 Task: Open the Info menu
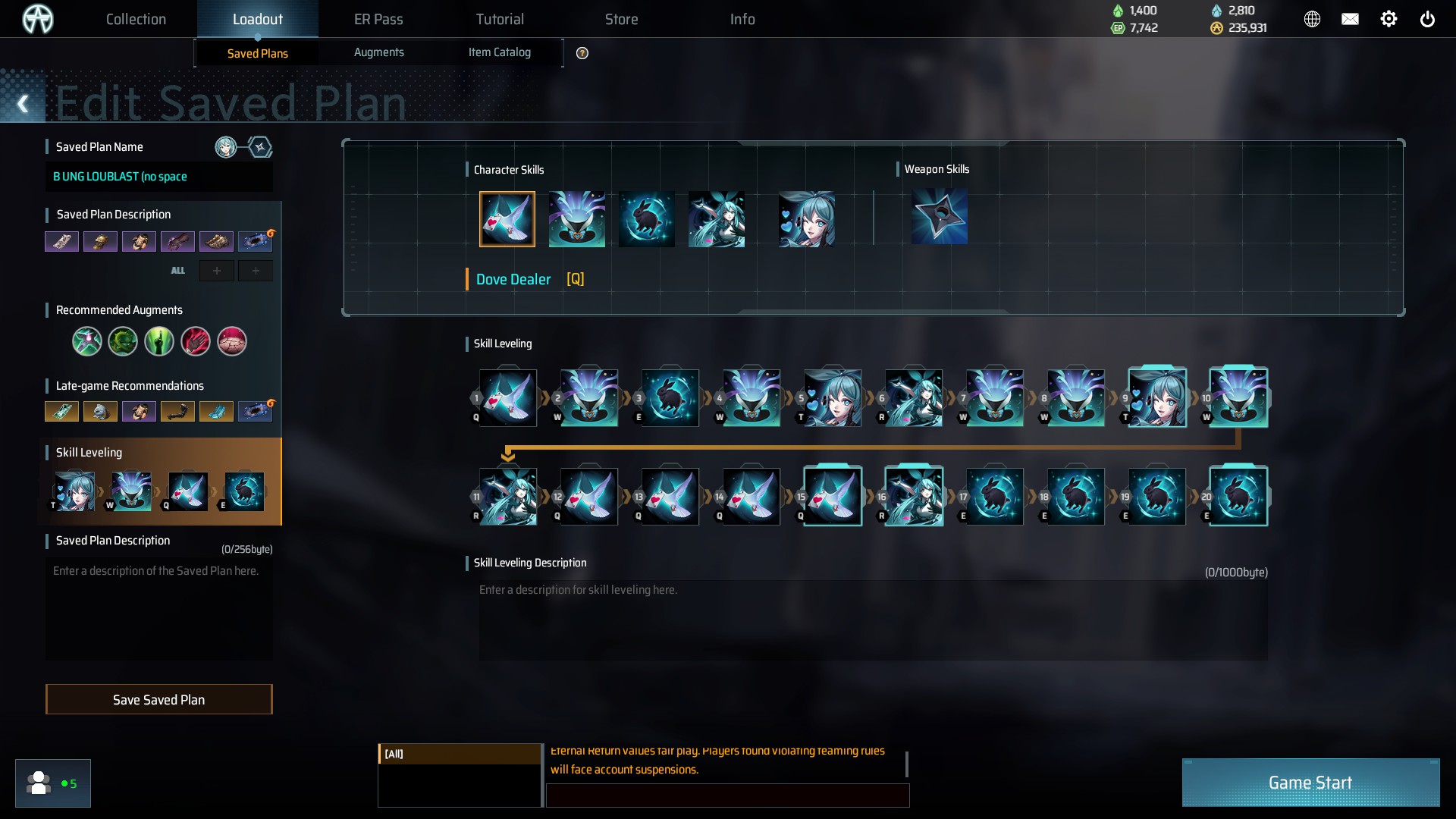(x=742, y=19)
